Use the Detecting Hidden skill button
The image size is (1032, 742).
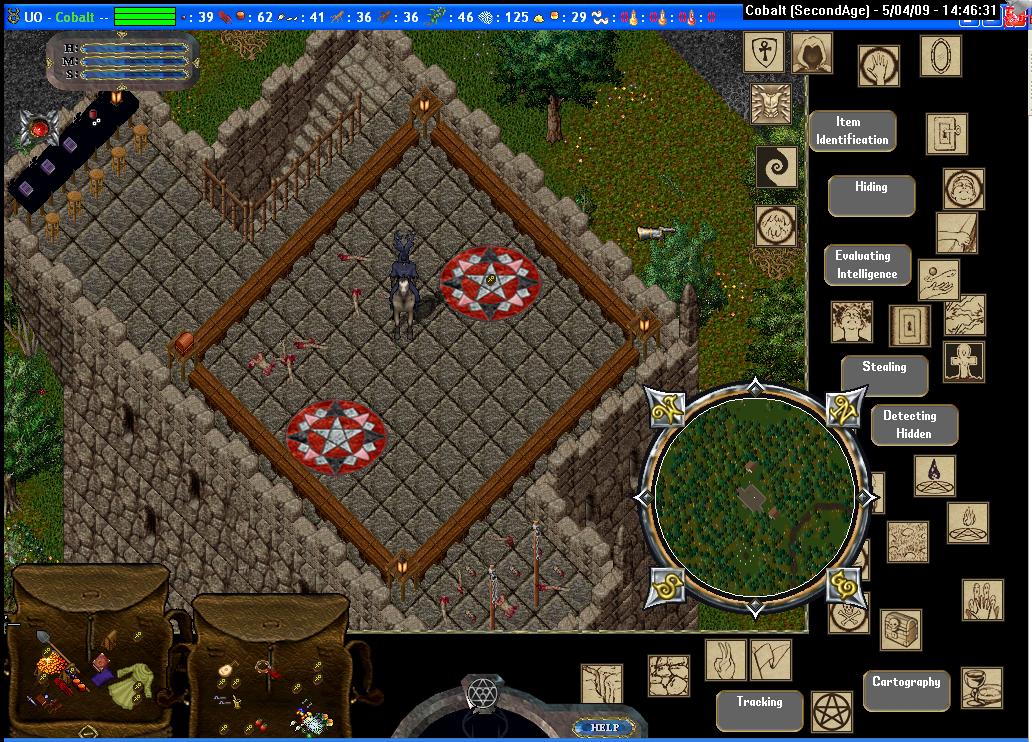point(913,425)
